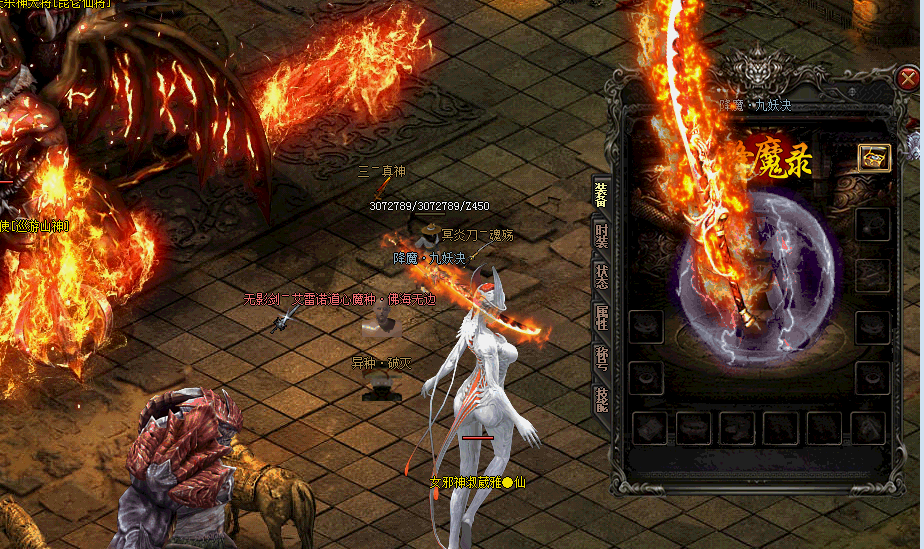The height and width of the screenshot is (549, 924).
Task: Click the golden treasure chest icon
Action: coord(873,158)
